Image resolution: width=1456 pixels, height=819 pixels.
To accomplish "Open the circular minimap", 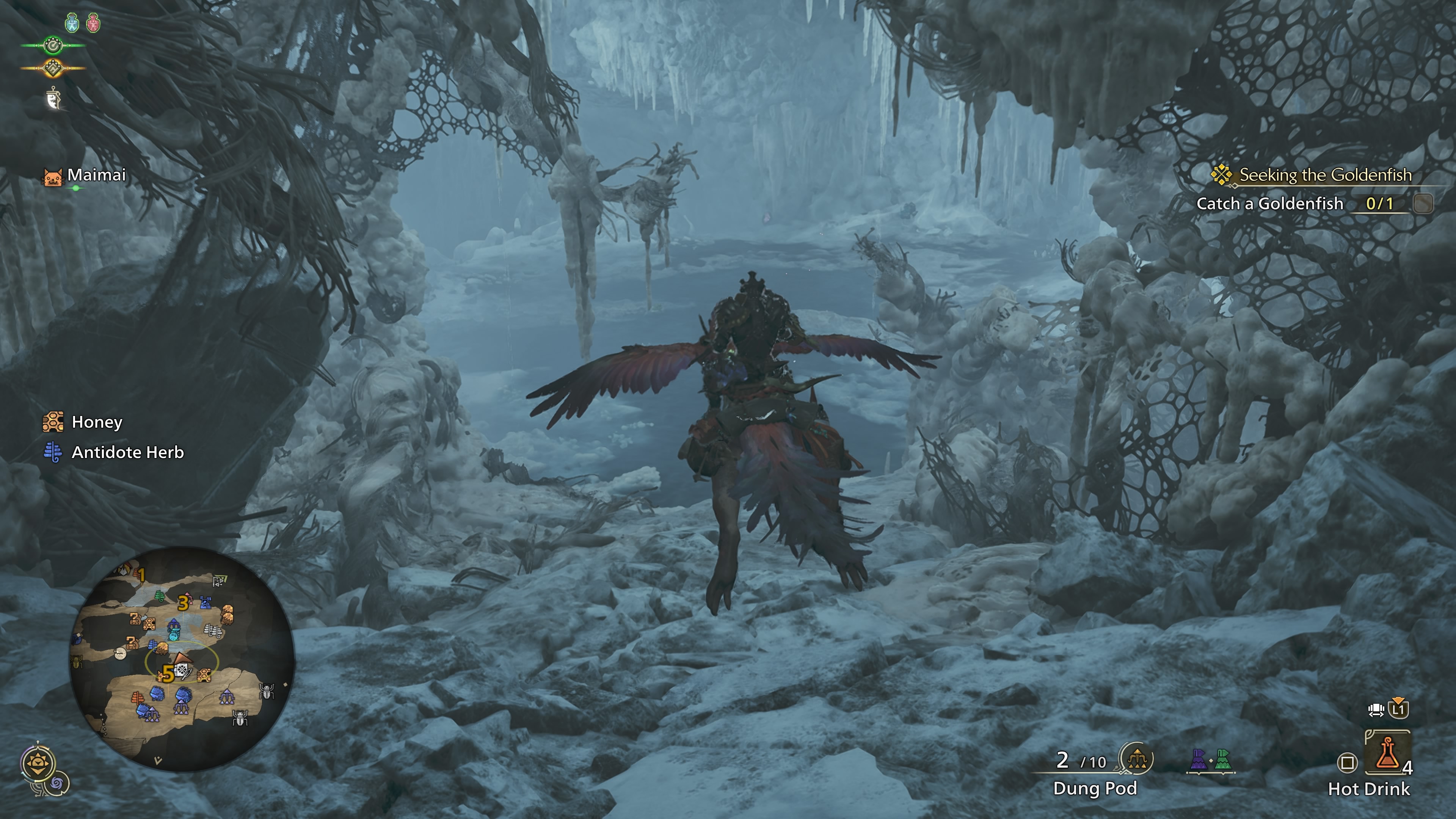I will pos(182,658).
